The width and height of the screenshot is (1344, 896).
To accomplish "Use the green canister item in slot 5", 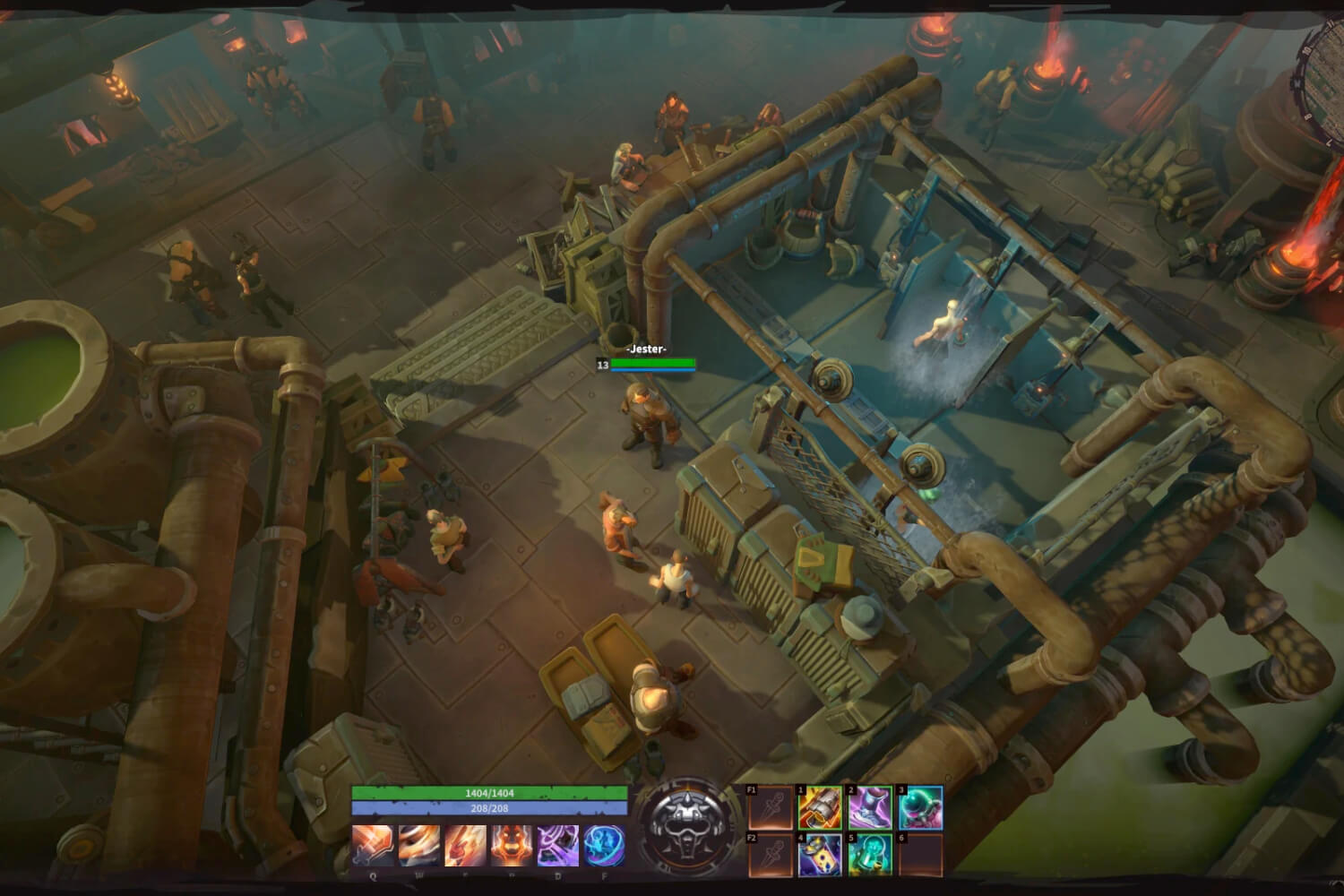I will pyautogui.click(x=869, y=853).
